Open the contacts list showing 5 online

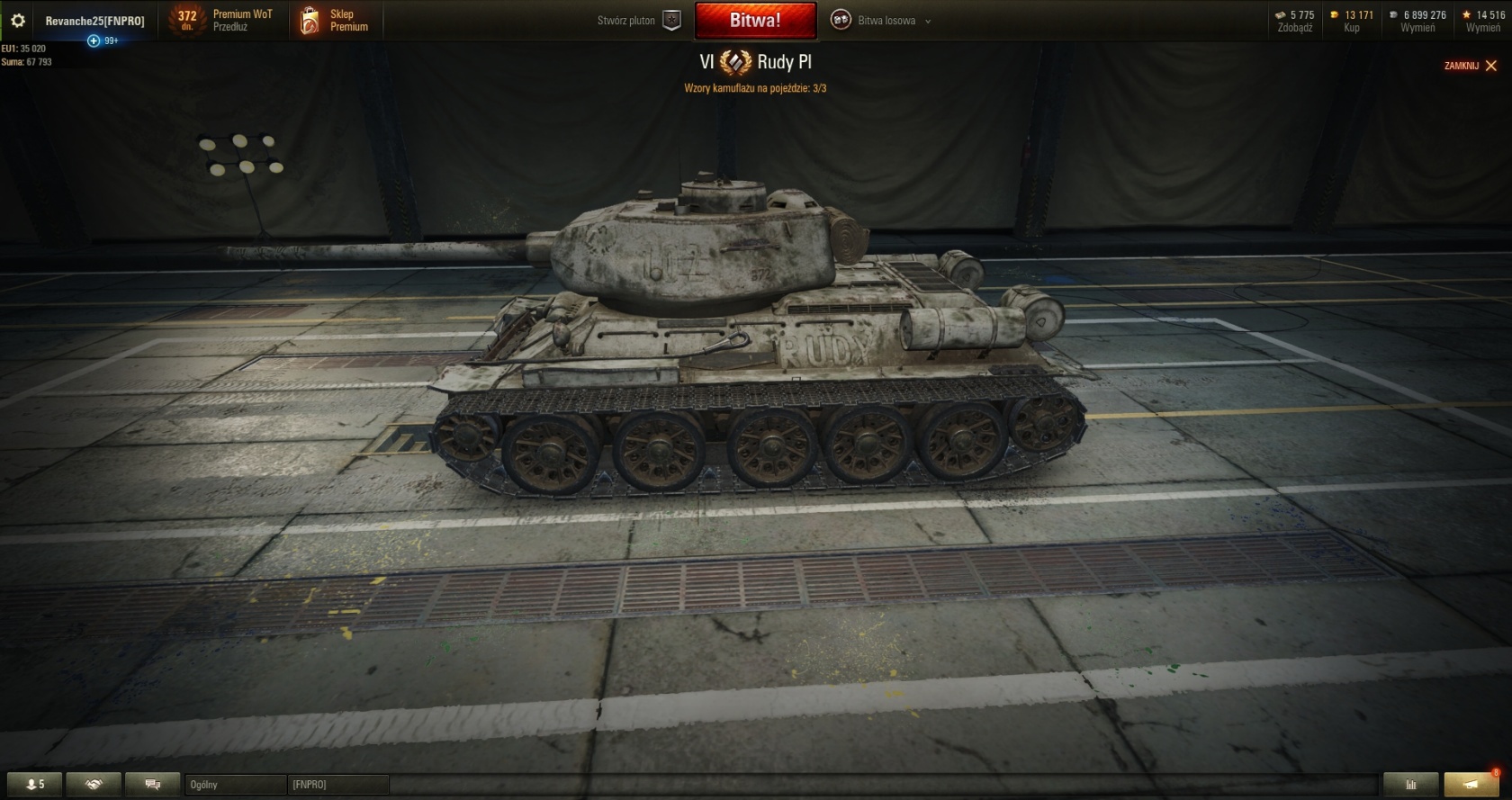(x=35, y=785)
